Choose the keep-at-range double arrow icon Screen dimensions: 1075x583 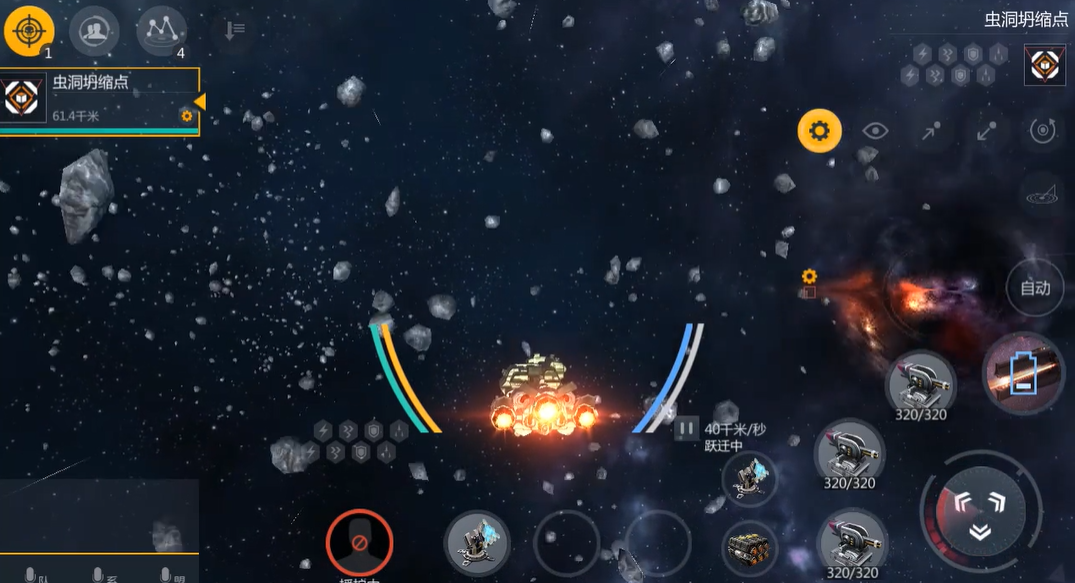point(987,131)
